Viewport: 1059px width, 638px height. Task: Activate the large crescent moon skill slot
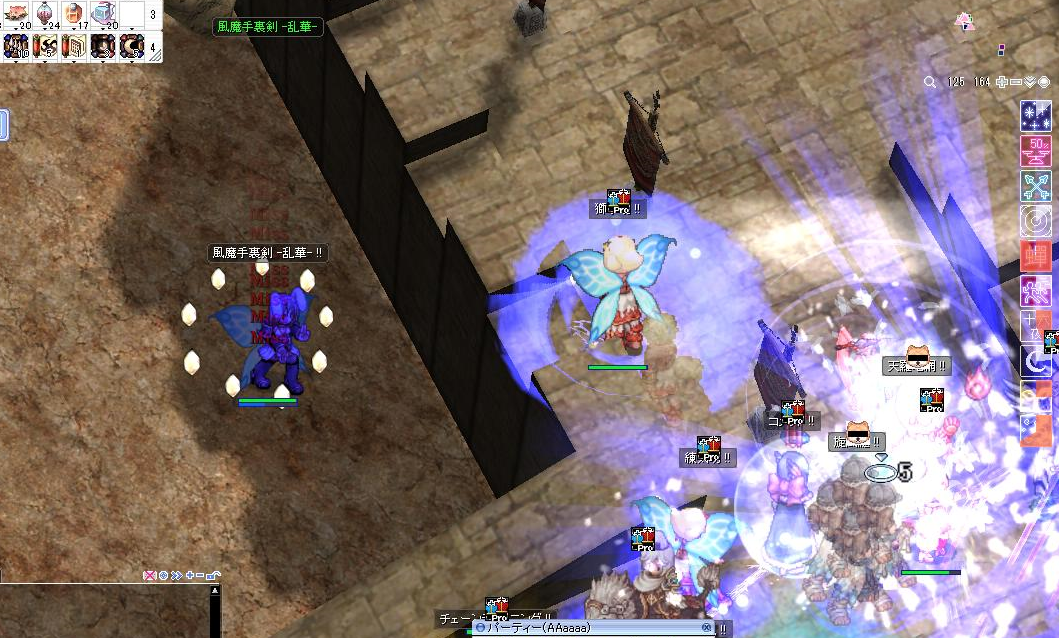click(133, 45)
